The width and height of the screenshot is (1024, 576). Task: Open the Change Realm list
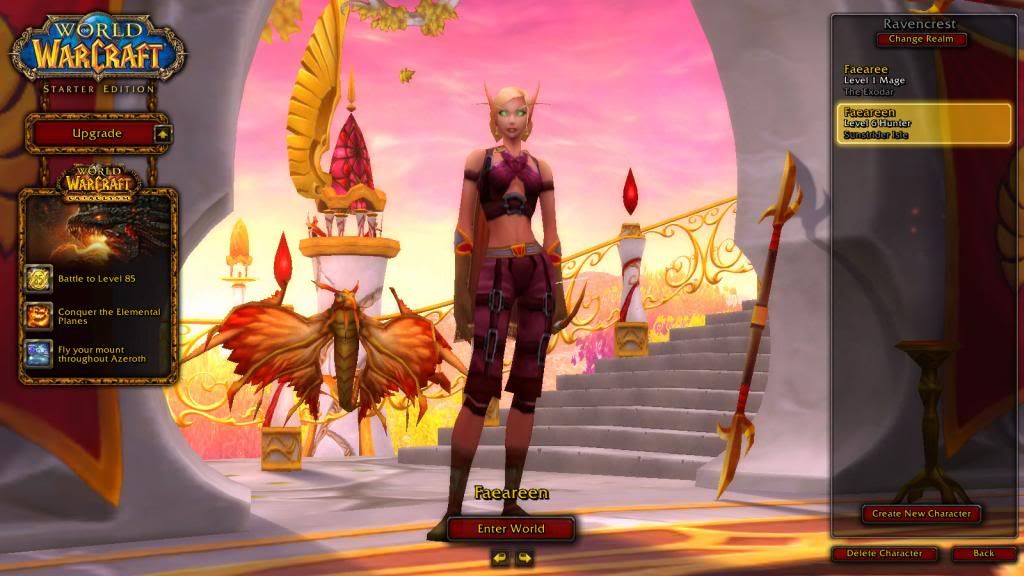(922, 40)
